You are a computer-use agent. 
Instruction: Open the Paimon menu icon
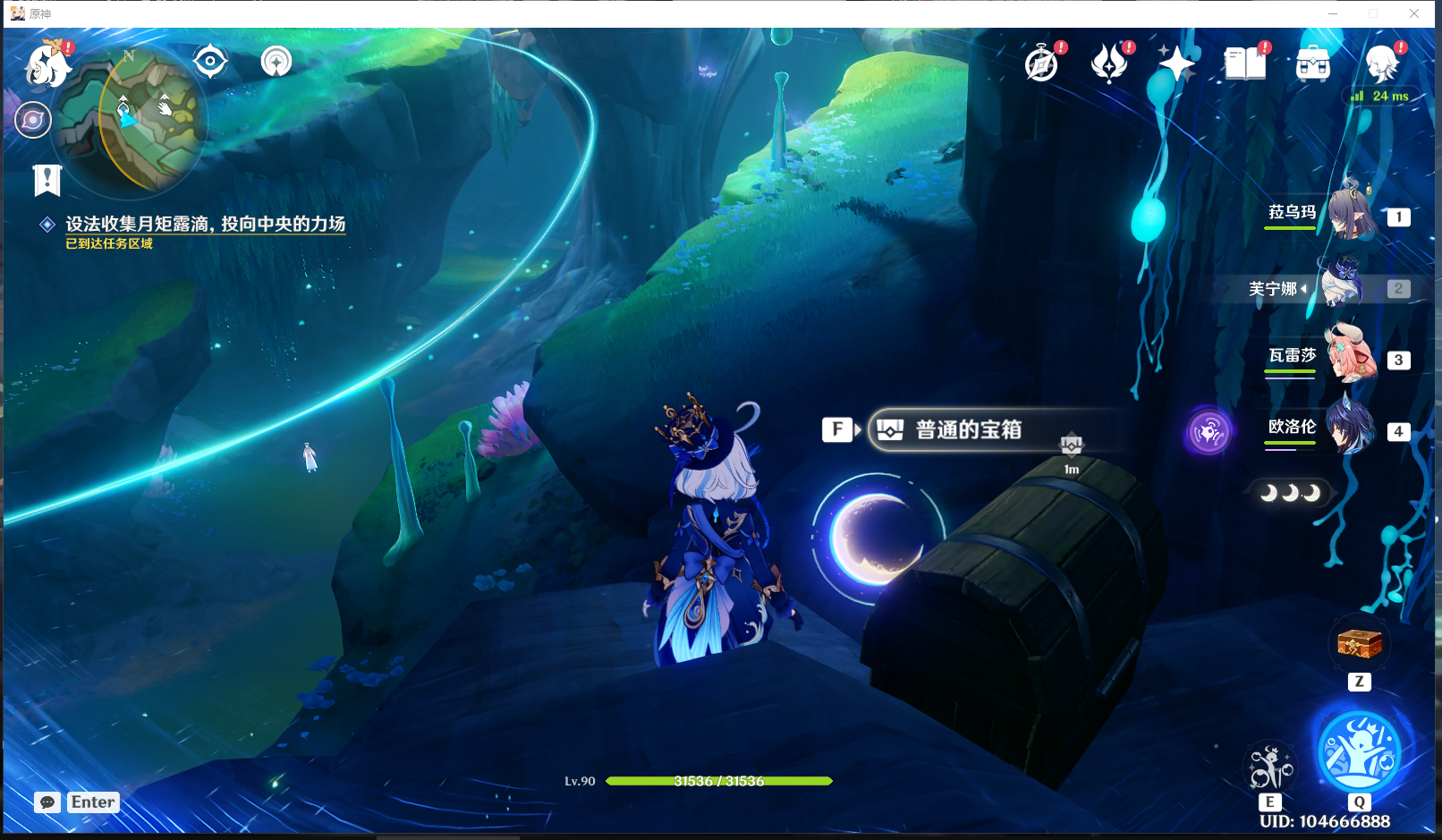pyautogui.click(x=47, y=64)
